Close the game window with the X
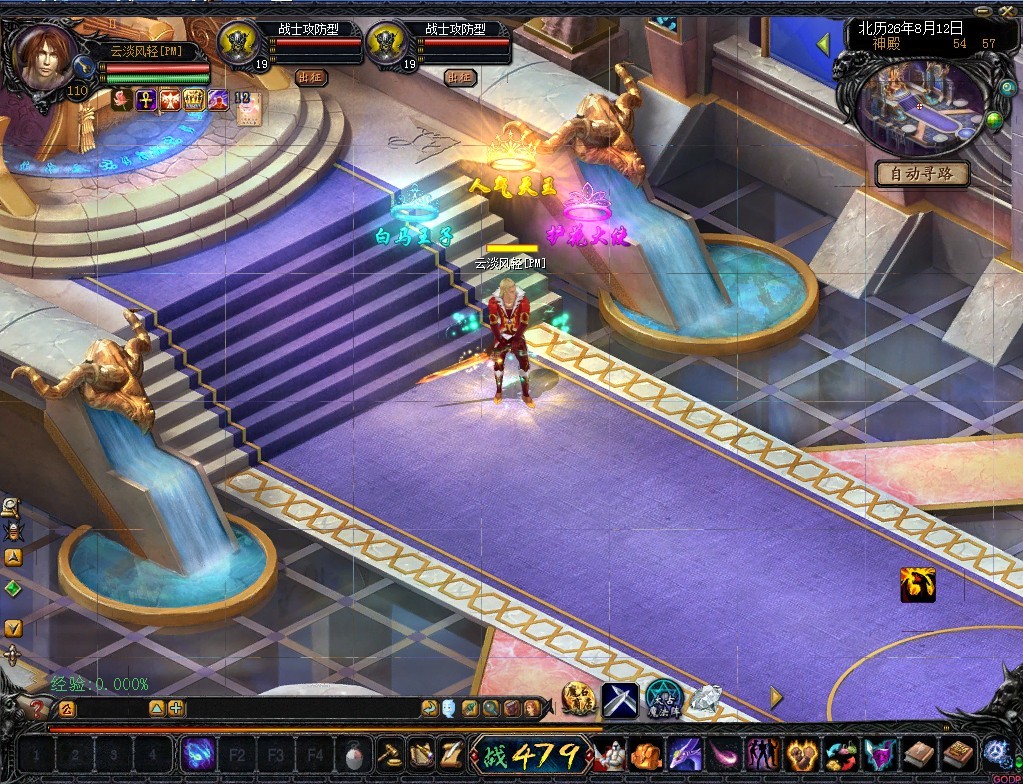The height and width of the screenshot is (784, 1023). coord(1011,12)
